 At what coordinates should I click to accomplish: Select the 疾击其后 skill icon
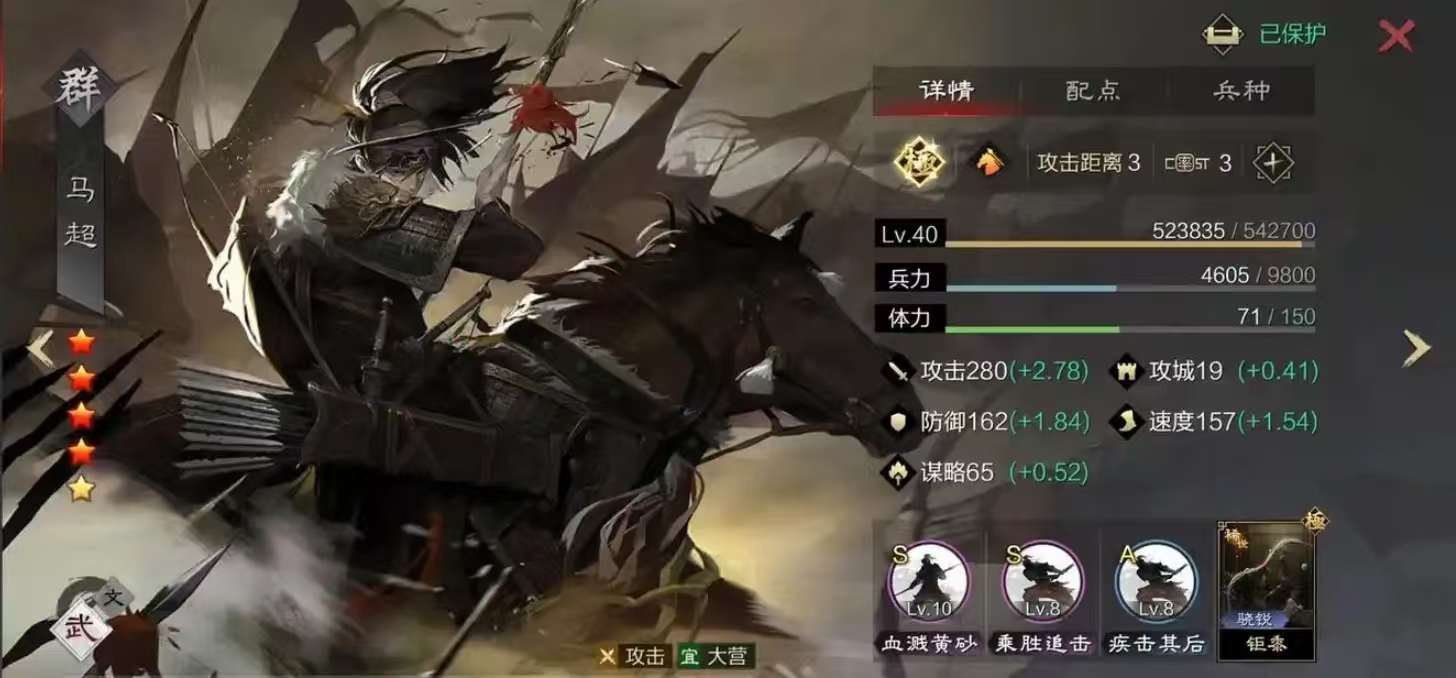(1157, 585)
